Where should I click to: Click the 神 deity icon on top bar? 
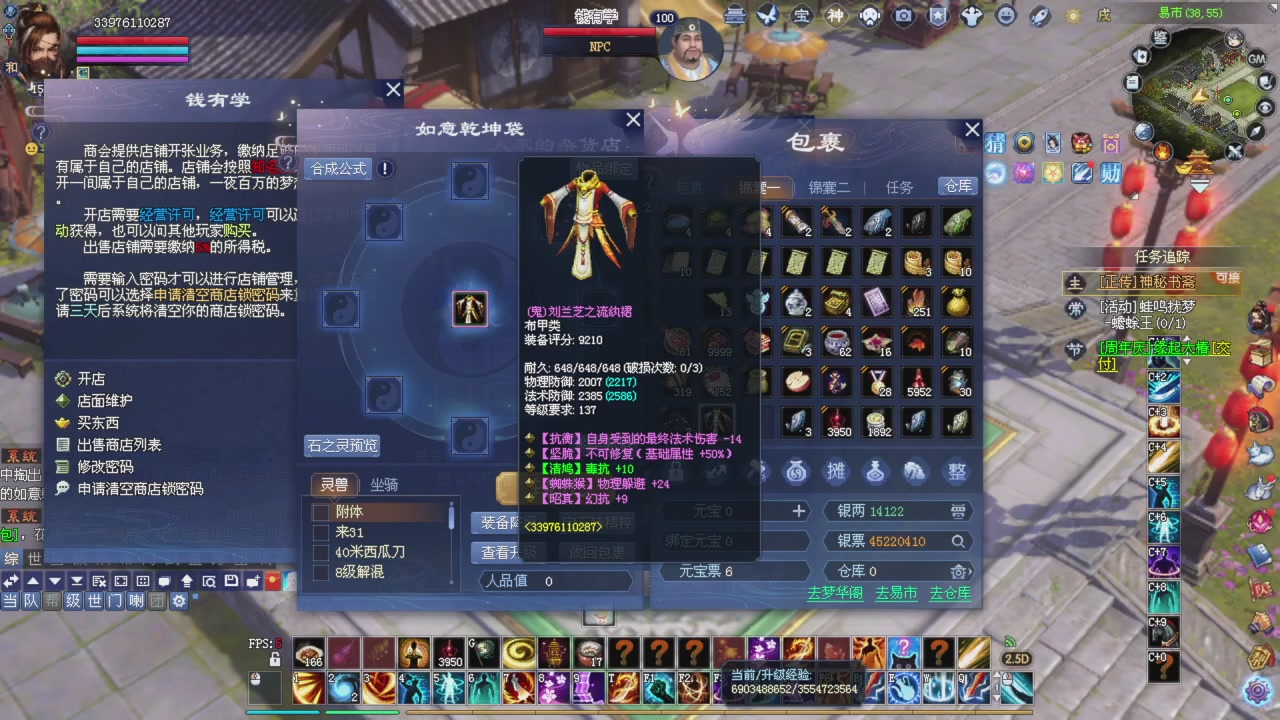835,16
